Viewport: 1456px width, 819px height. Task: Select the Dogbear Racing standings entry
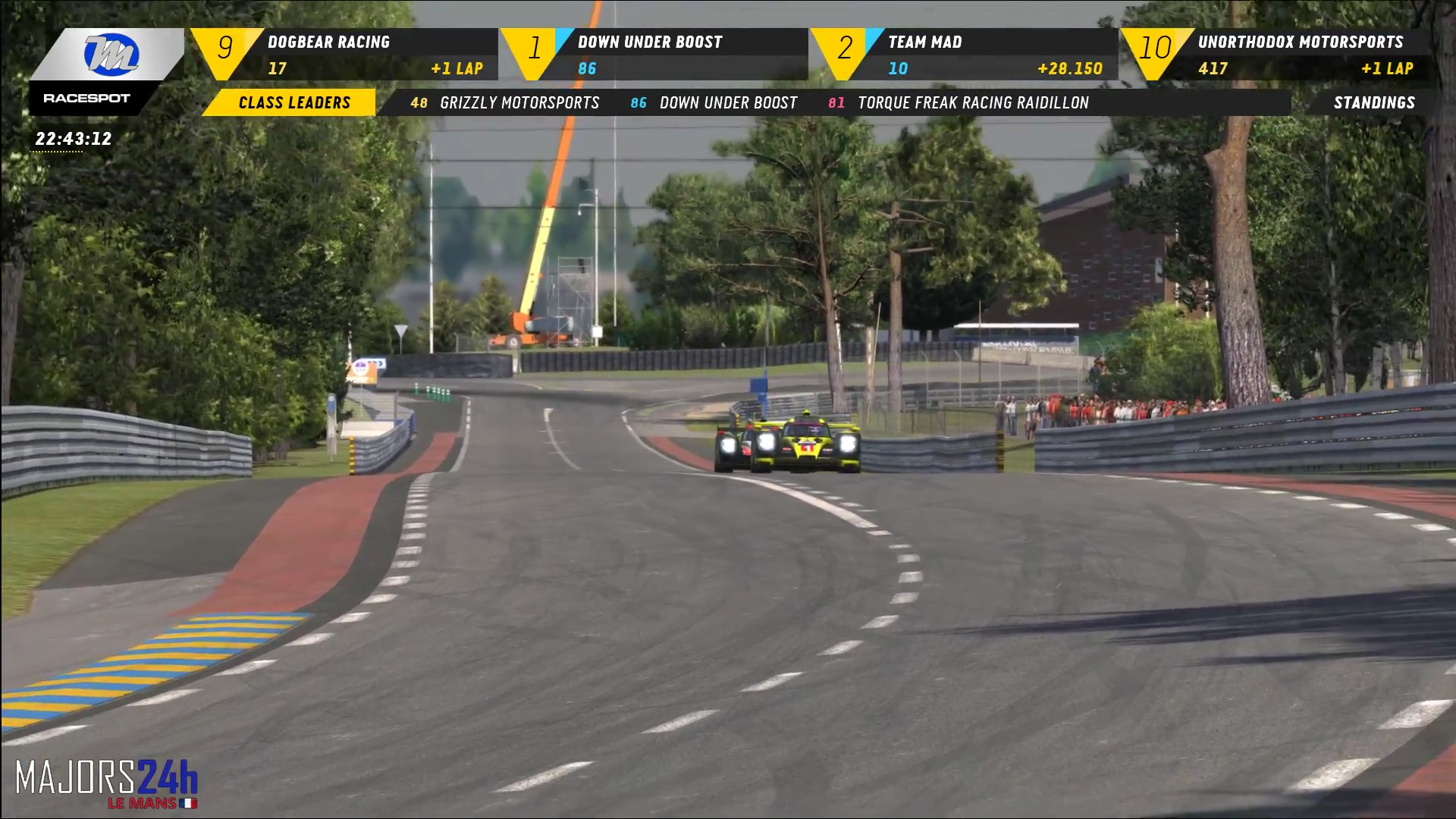tap(345, 55)
